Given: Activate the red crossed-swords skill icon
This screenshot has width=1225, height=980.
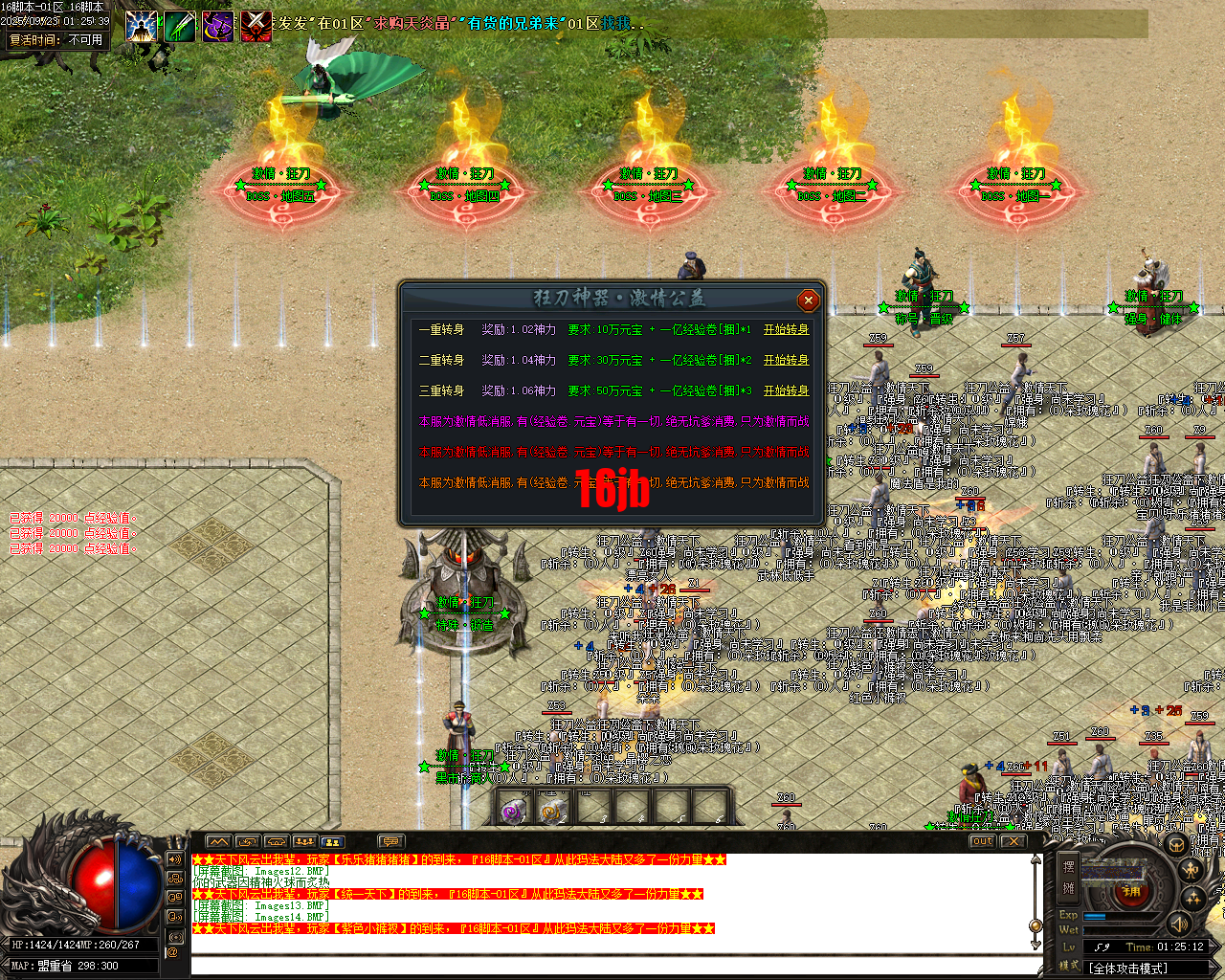Looking at the screenshot, I should [x=256, y=26].
